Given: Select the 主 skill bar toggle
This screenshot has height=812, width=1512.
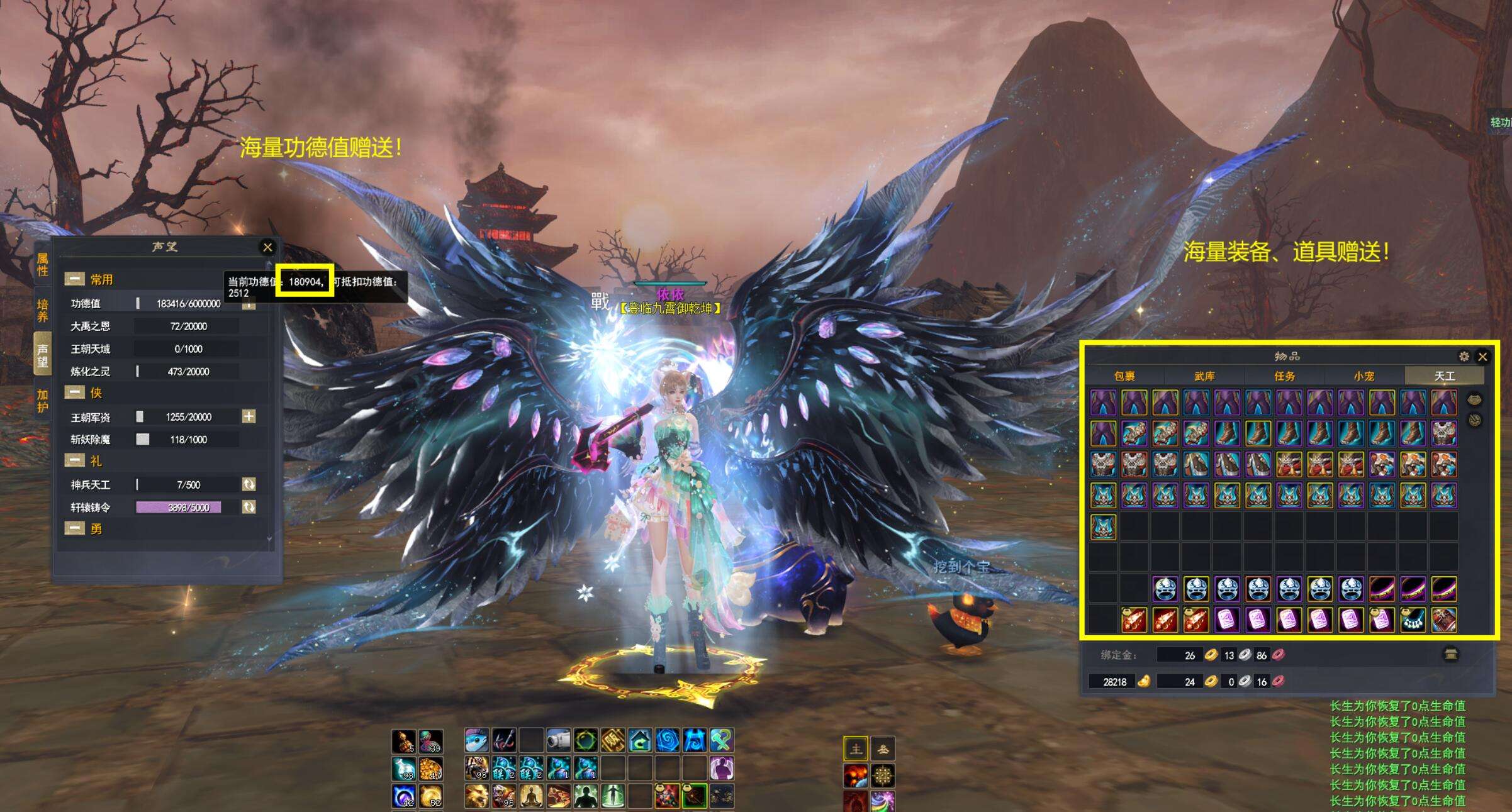Looking at the screenshot, I should [x=856, y=749].
